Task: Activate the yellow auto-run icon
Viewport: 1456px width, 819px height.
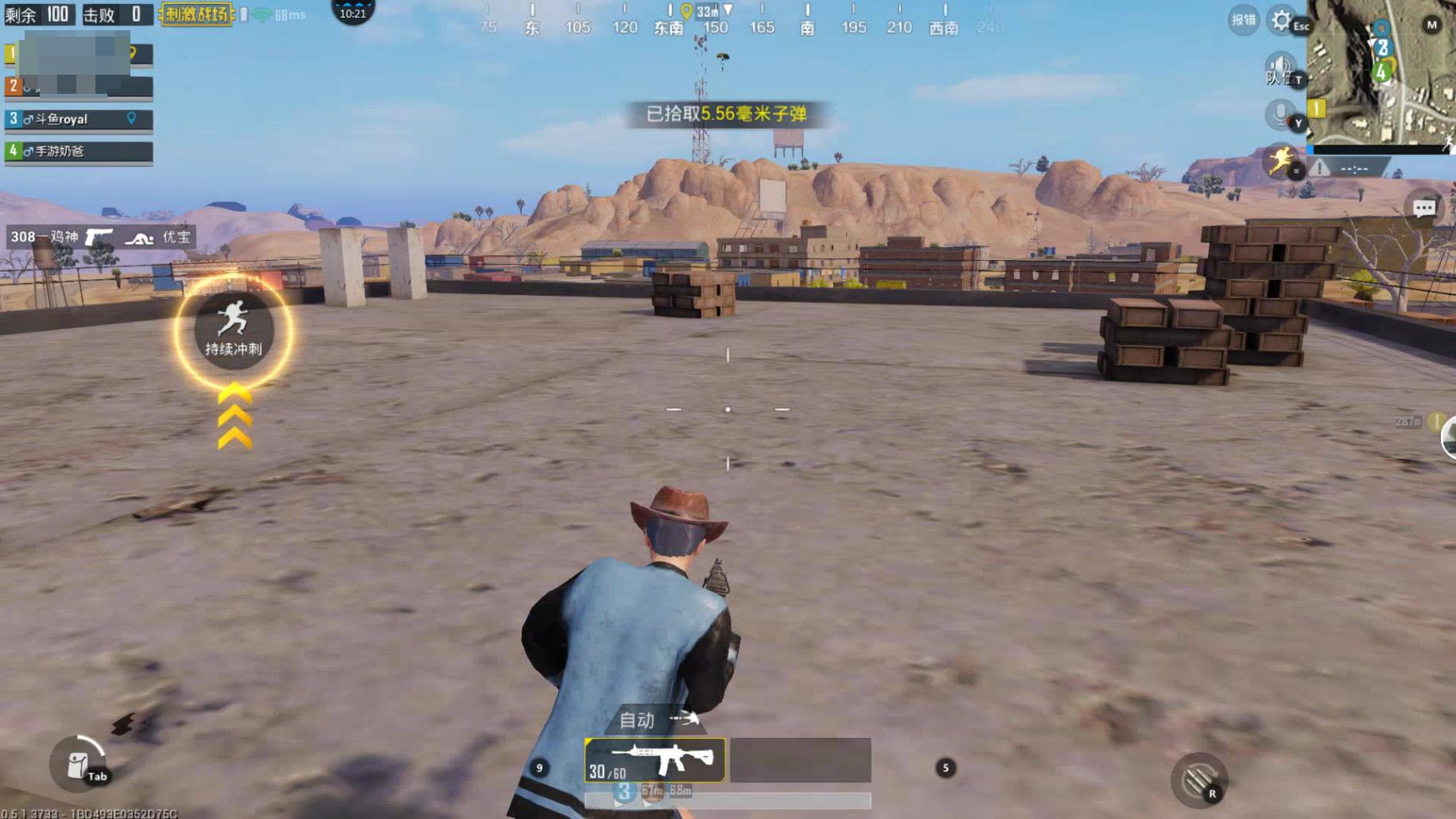Action: coord(1279,161)
